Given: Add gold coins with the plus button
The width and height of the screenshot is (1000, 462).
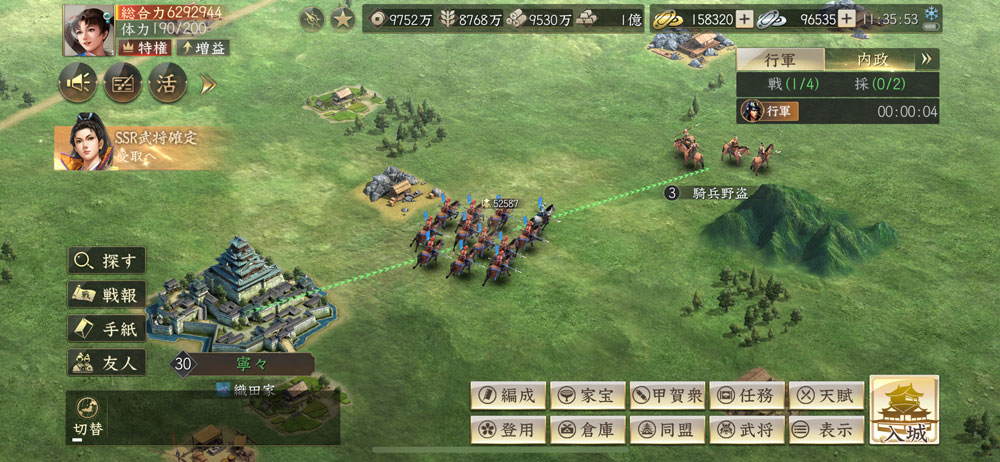Looking at the screenshot, I should click(744, 18).
